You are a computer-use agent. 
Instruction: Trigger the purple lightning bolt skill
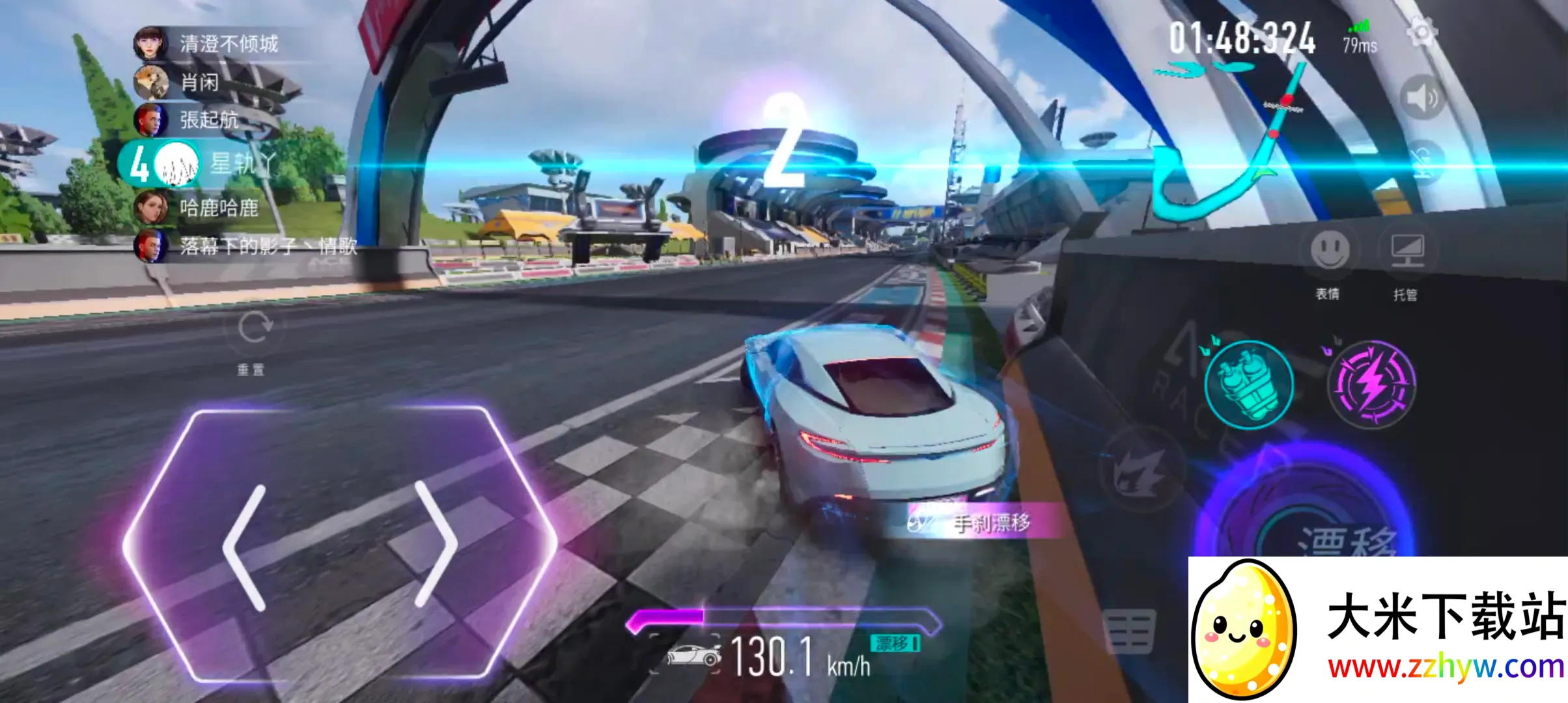click(x=1371, y=384)
